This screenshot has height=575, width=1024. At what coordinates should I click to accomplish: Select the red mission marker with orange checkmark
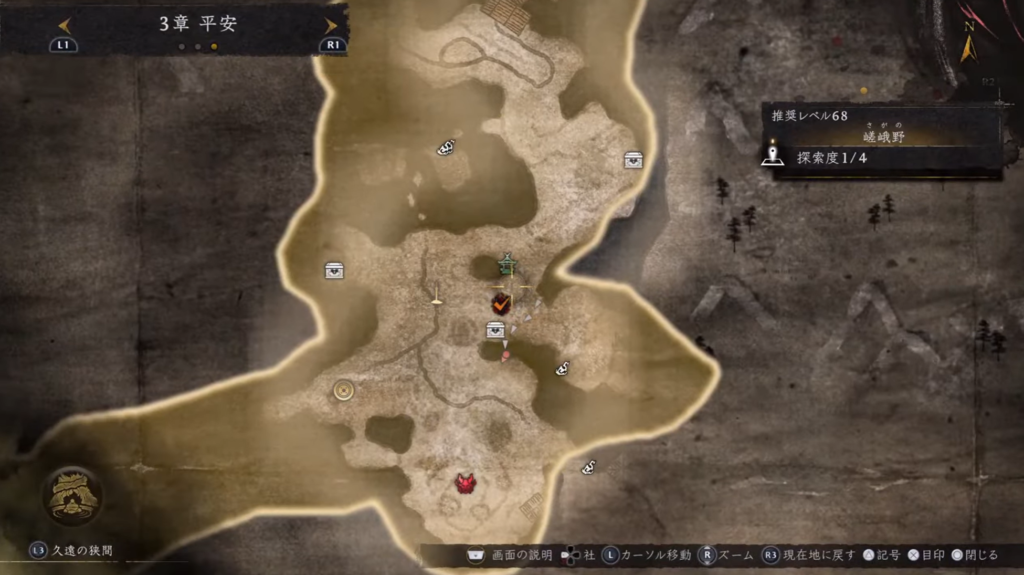[x=499, y=302]
